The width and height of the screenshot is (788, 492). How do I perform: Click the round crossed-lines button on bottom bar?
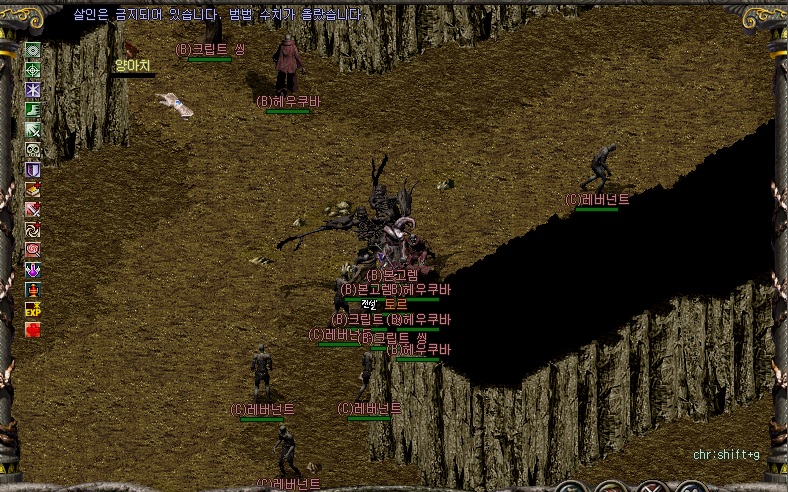(x=651, y=488)
